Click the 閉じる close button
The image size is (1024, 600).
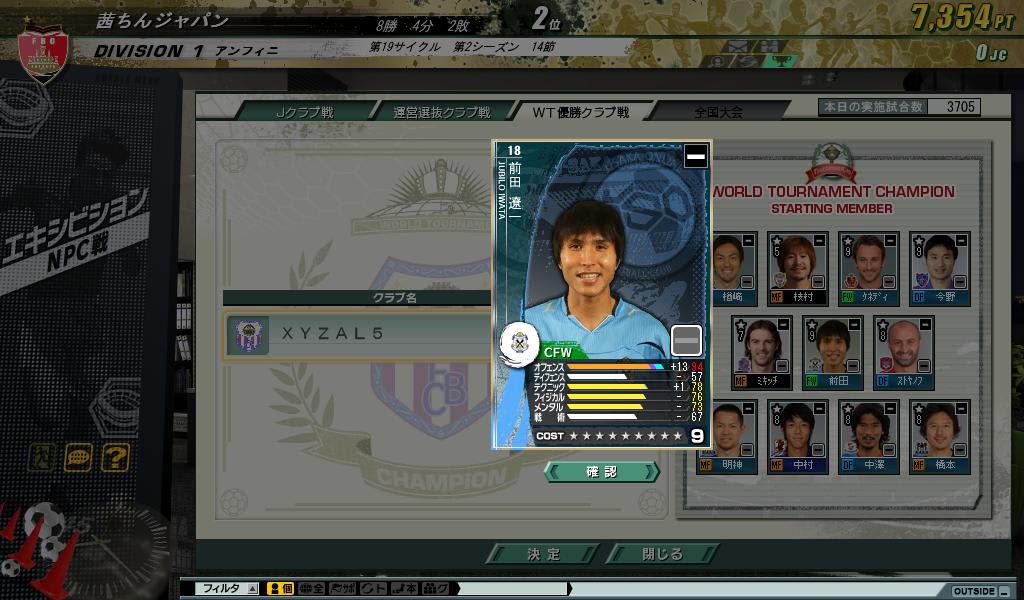click(662, 554)
